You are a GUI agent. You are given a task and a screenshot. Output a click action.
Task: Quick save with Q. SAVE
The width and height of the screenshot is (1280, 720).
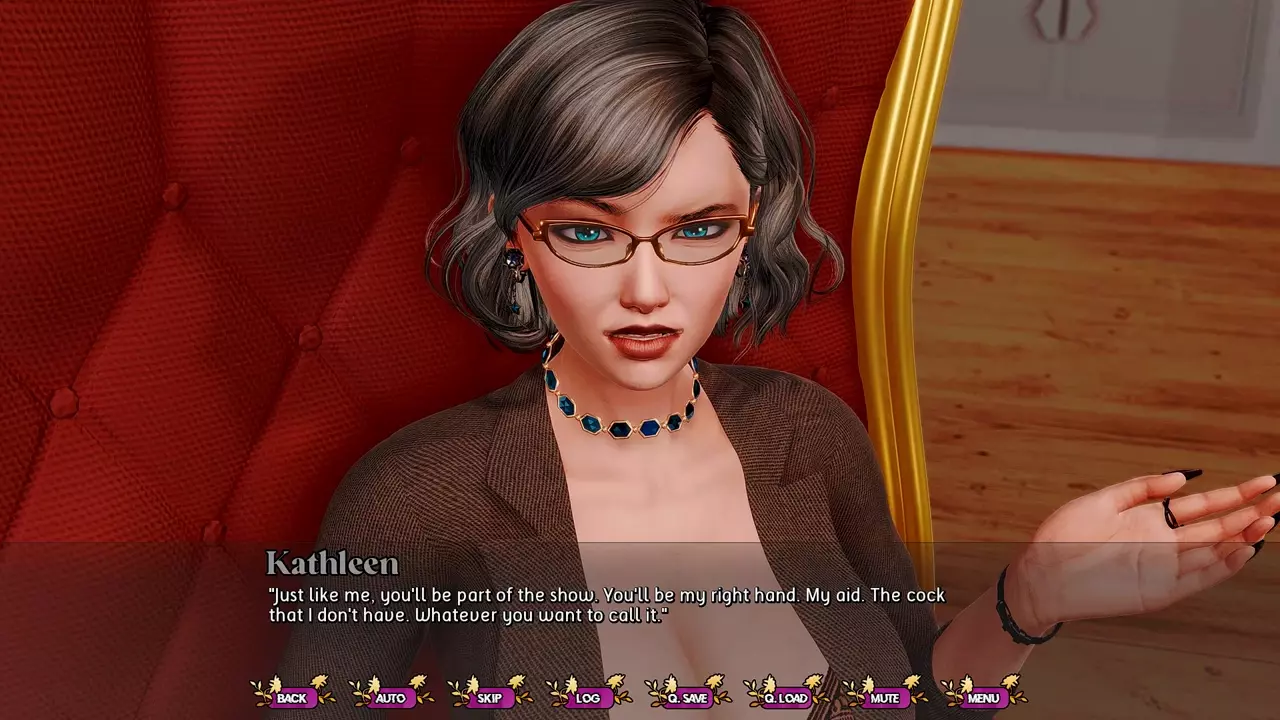687,697
